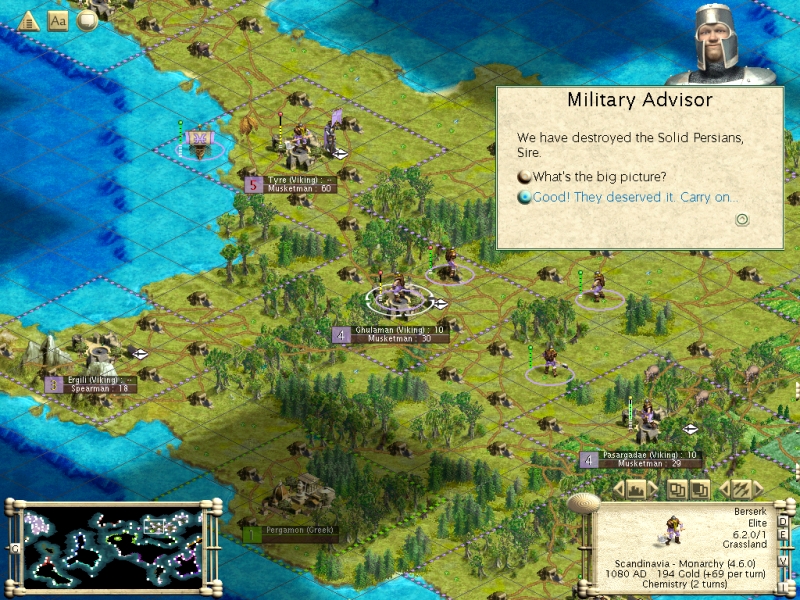Open the main menu triangle icon

pyautogui.click(x=28, y=21)
